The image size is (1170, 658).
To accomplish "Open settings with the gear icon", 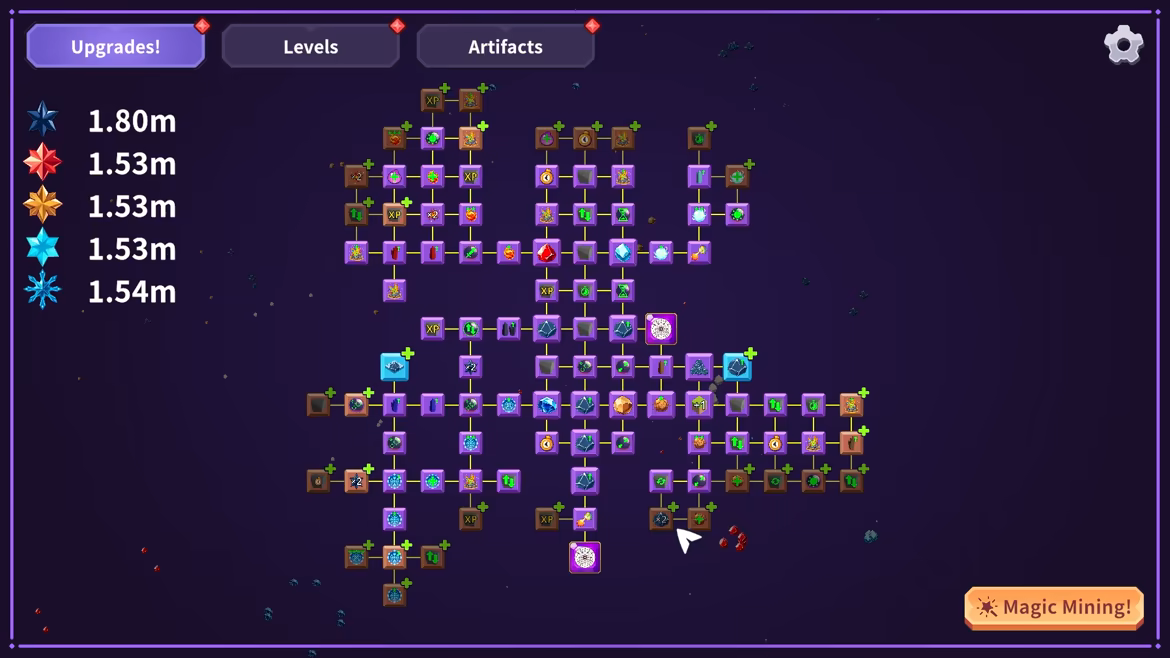I will click(x=1123, y=45).
